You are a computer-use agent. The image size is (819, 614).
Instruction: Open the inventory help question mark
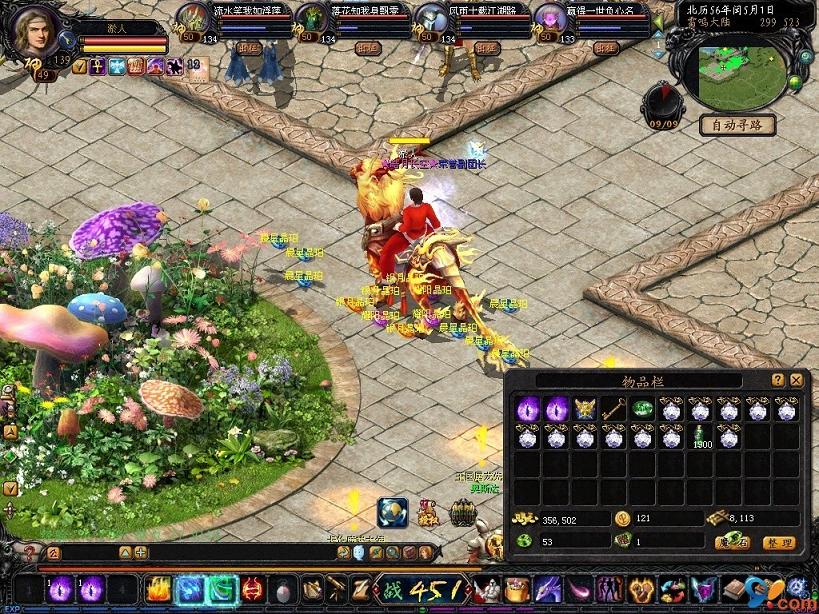(778, 380)
